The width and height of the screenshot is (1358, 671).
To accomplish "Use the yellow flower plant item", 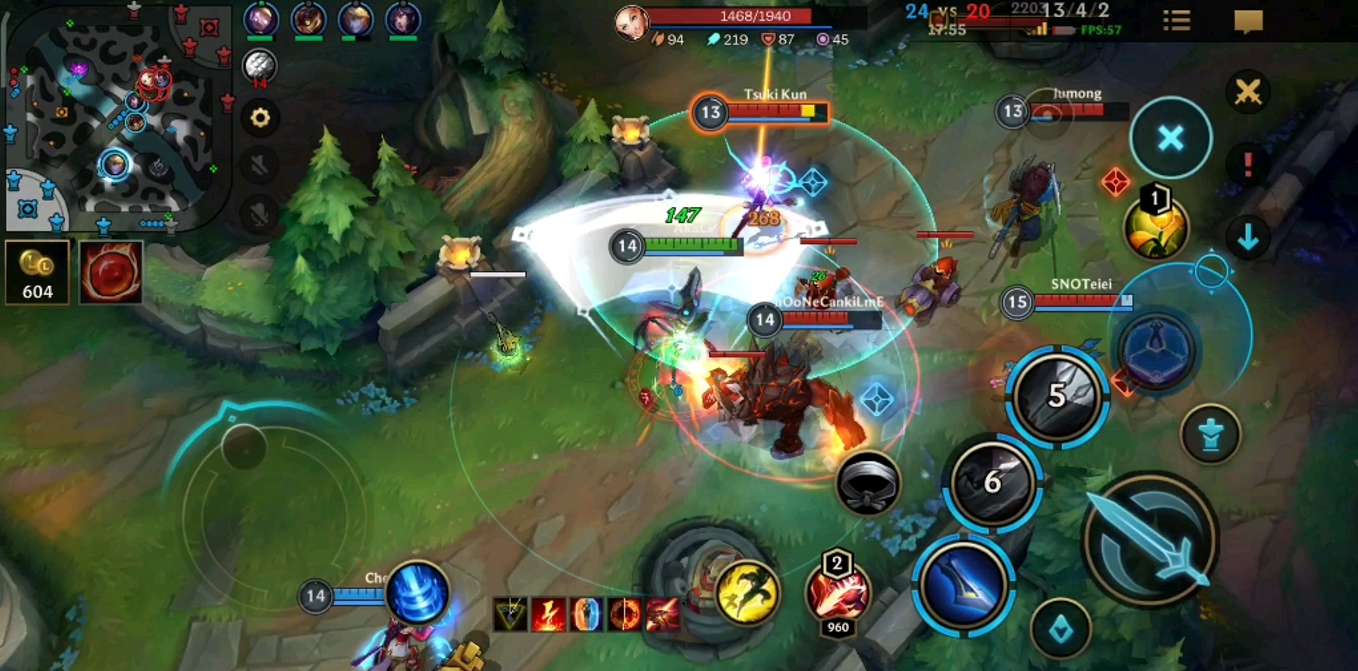I will pyautogui.click(x=1156, y=225).
